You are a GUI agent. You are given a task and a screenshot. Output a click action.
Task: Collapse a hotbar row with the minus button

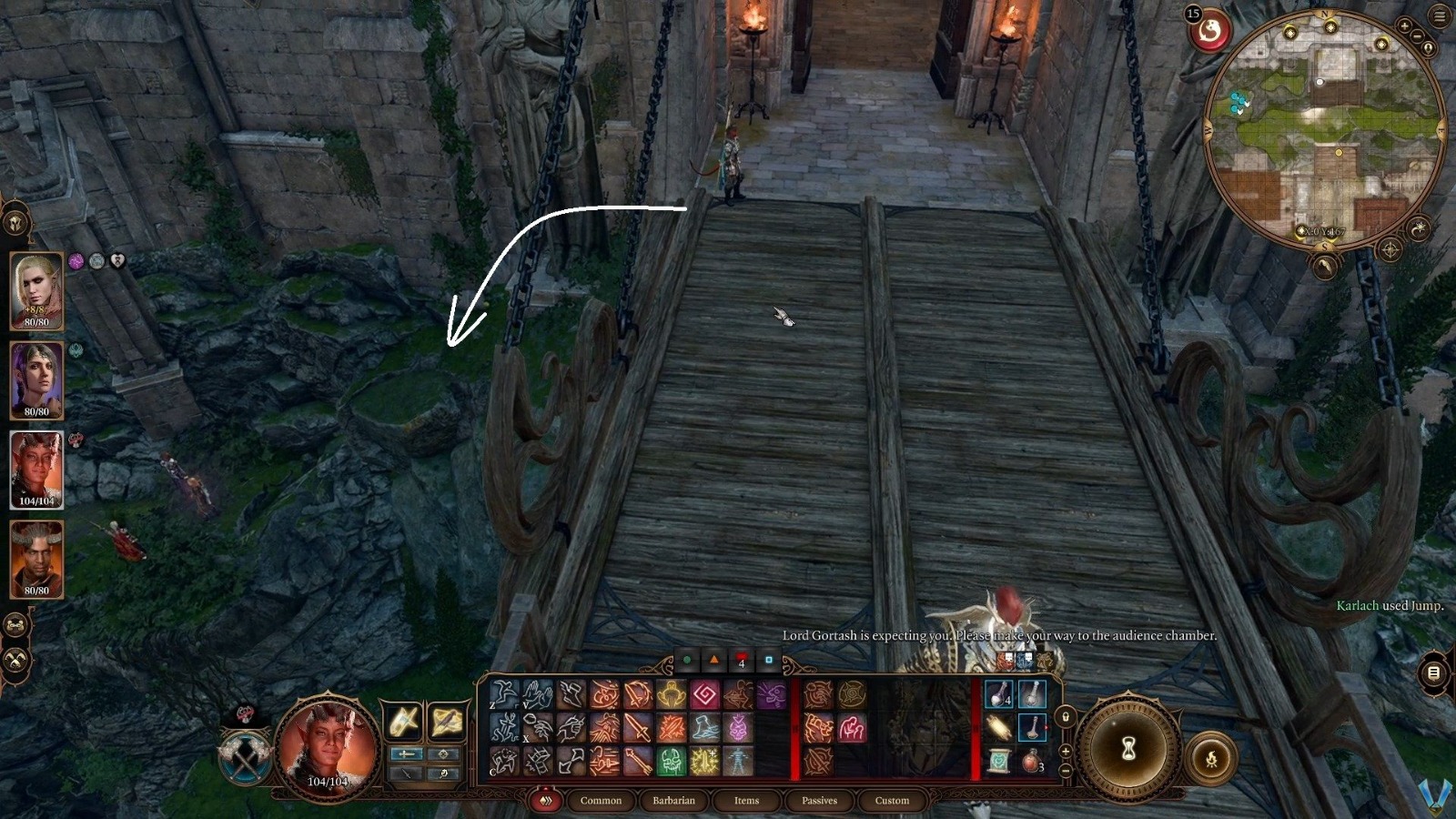1067,771
